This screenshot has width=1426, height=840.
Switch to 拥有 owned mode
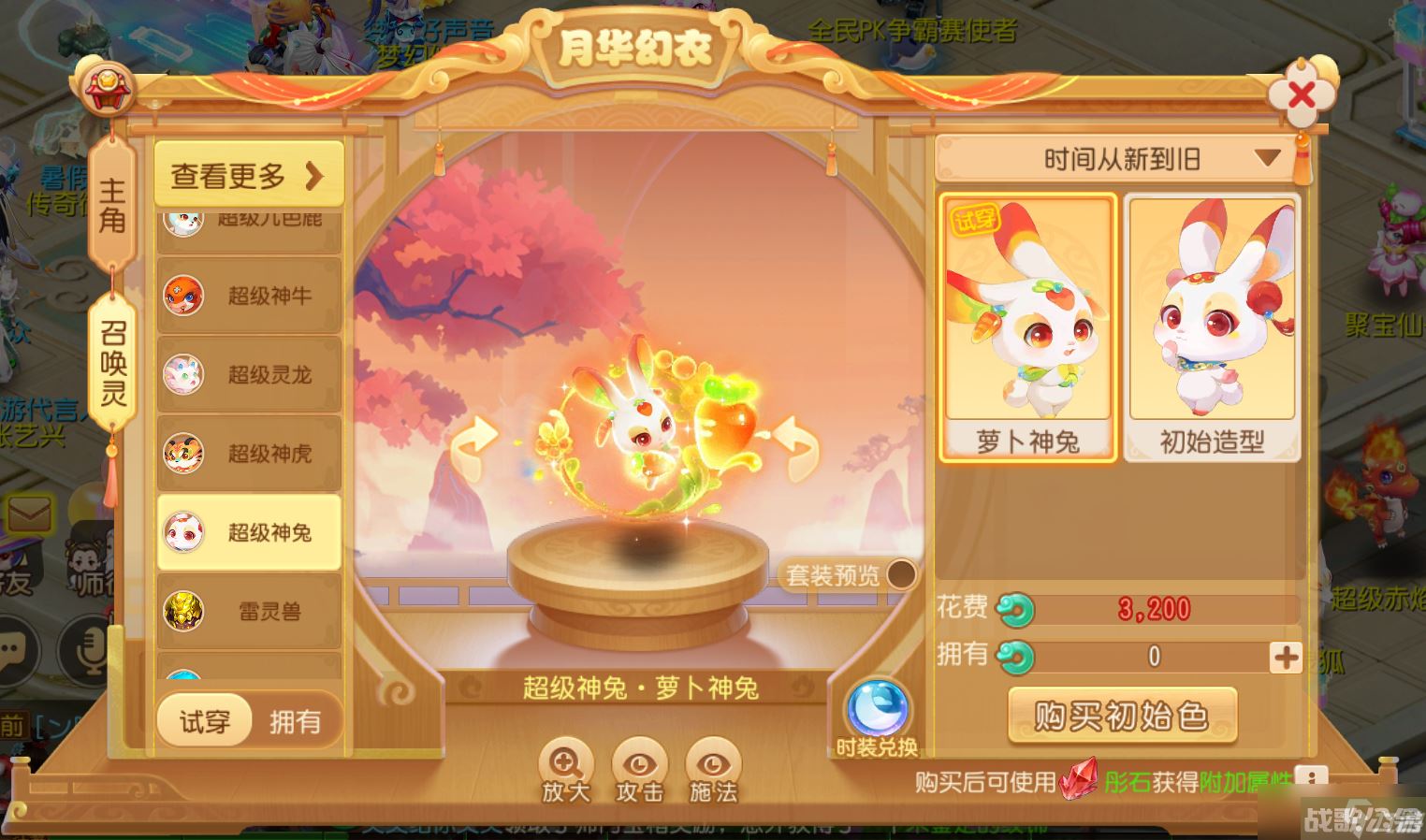coord(295,720)
